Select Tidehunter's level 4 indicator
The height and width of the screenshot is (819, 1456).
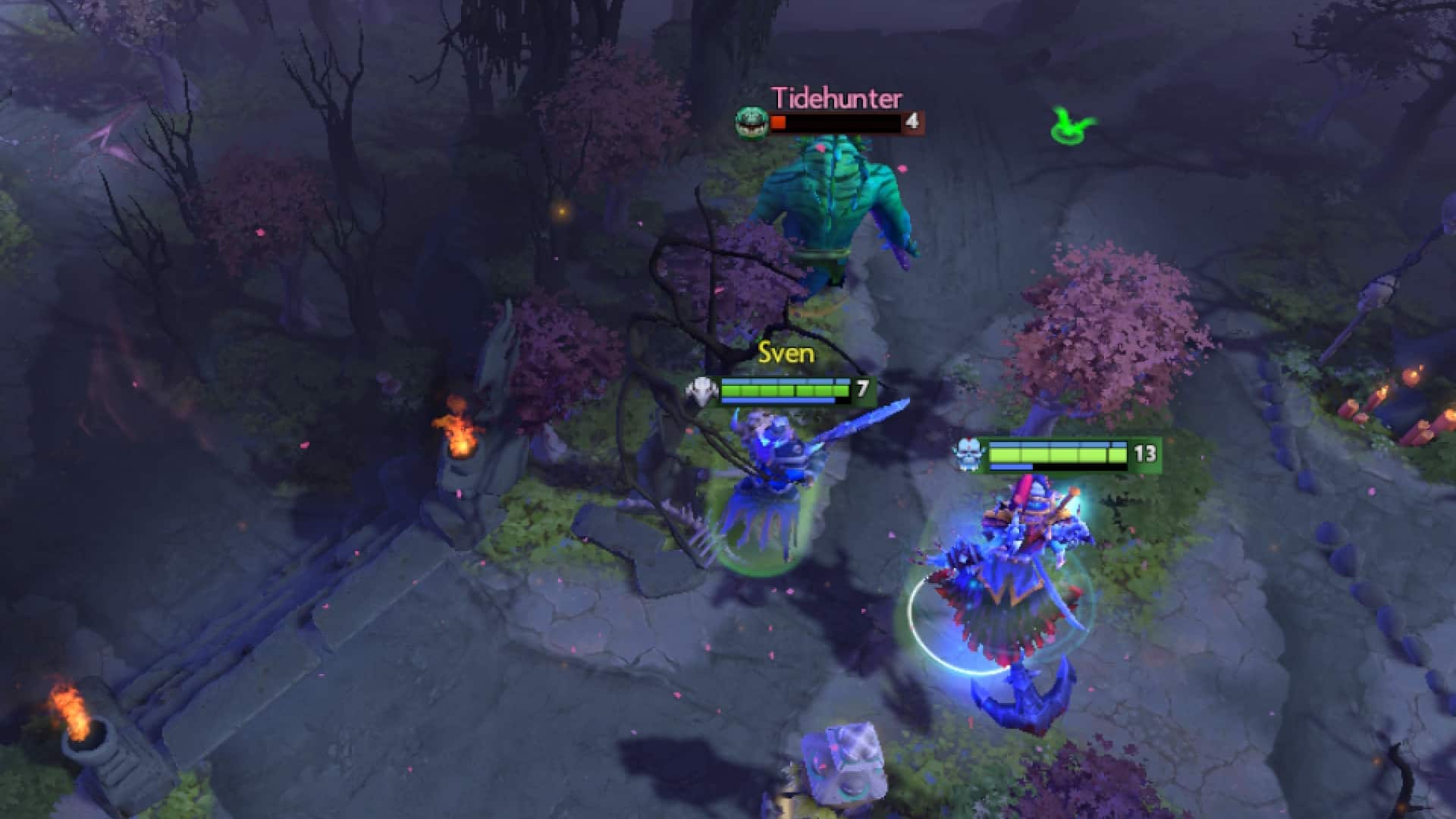tap(912, 121)
